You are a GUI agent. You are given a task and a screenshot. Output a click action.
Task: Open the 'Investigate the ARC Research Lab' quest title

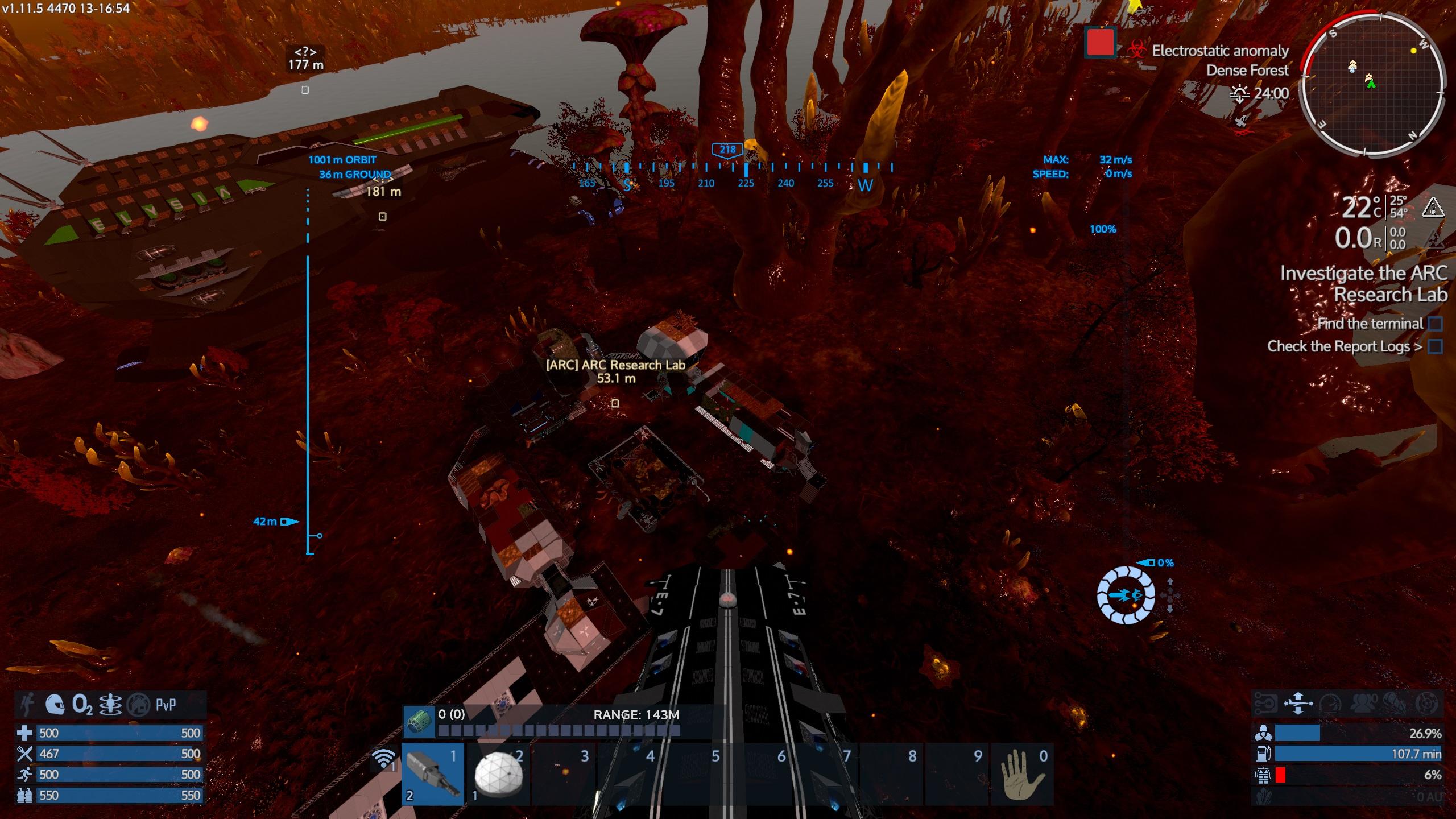coord(1363,284)
